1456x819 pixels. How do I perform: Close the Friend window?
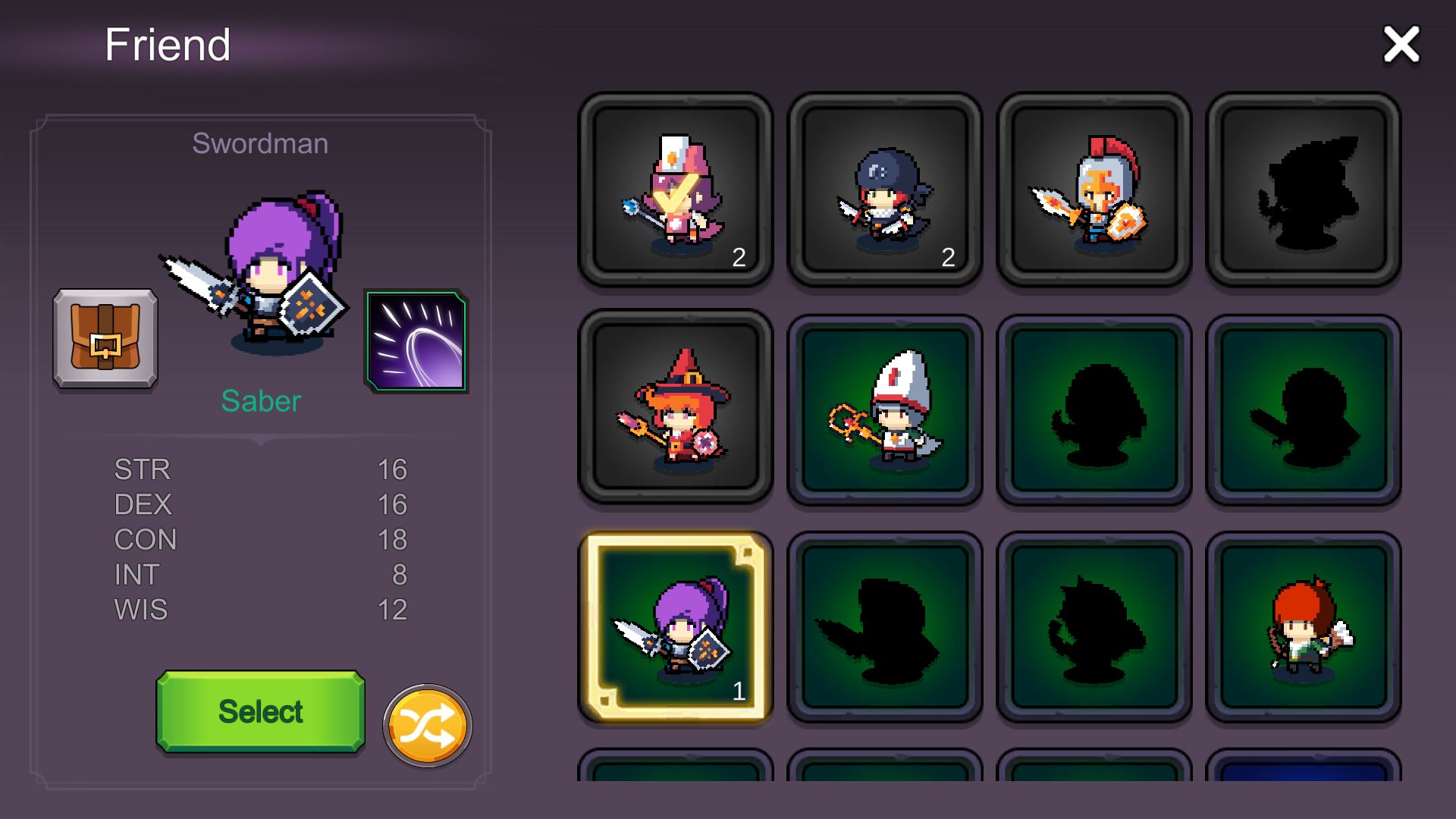click(x=1400, y=44)
